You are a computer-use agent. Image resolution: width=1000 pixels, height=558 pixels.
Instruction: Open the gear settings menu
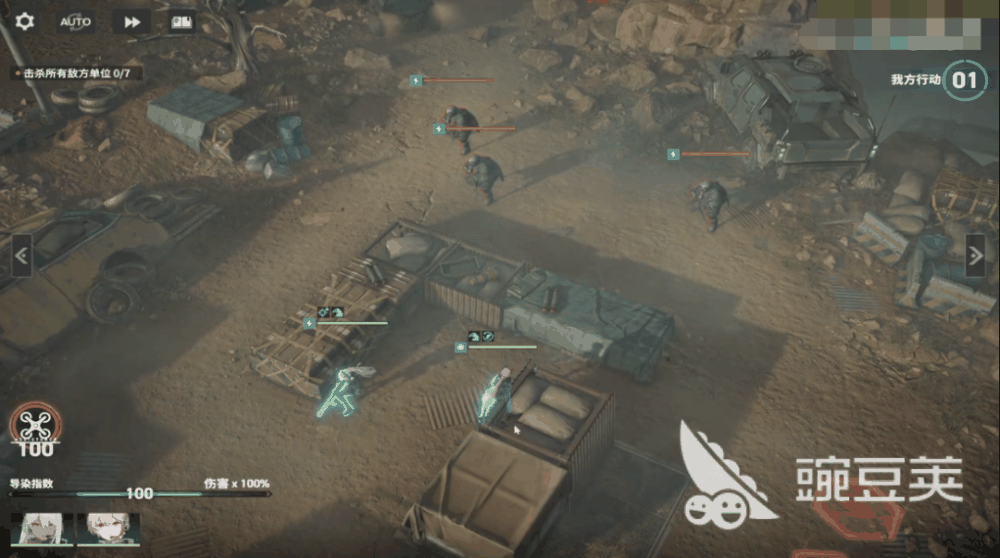(x=25, y=21)
